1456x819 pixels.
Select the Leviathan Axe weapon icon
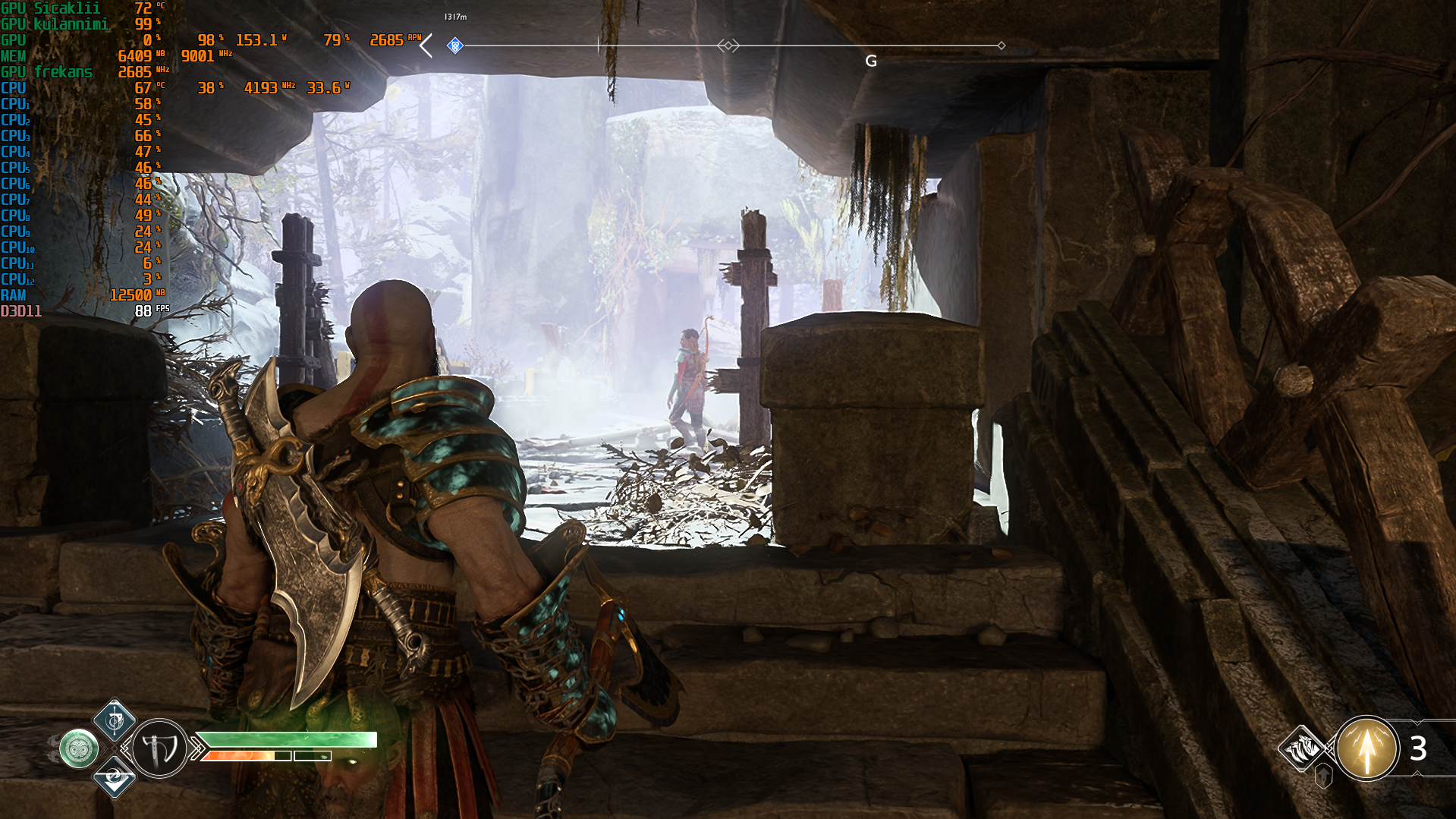click(x=160, y=749)
